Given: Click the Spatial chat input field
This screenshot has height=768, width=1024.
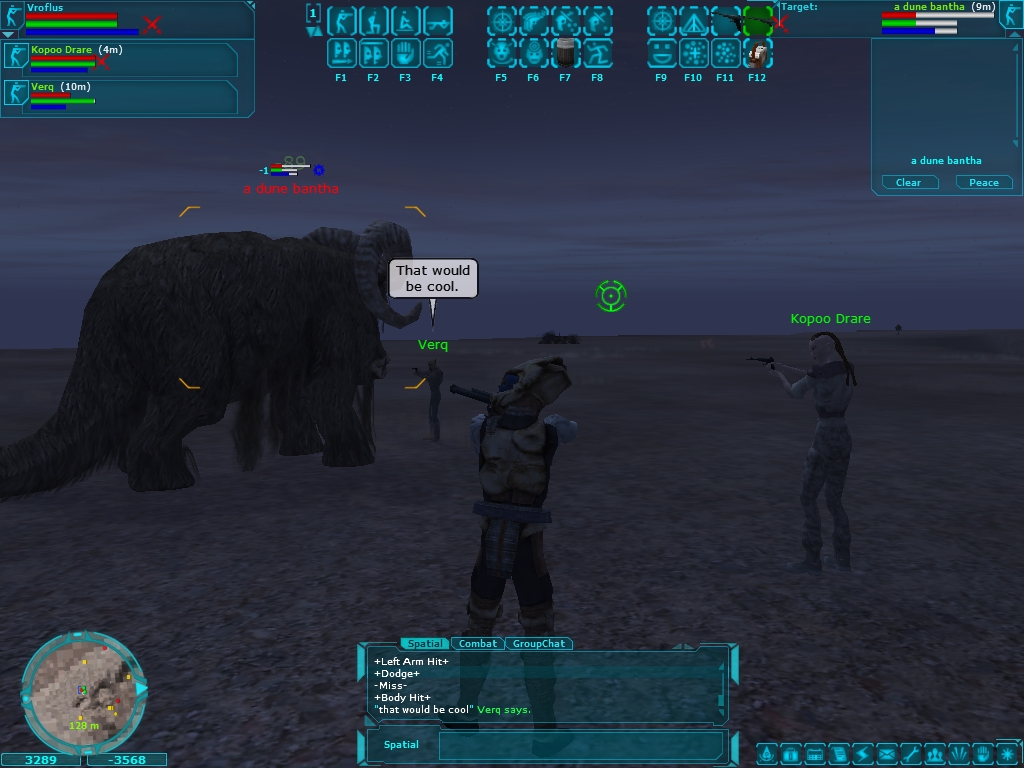Looking at the screenshot, I should [x=580, y=745].
